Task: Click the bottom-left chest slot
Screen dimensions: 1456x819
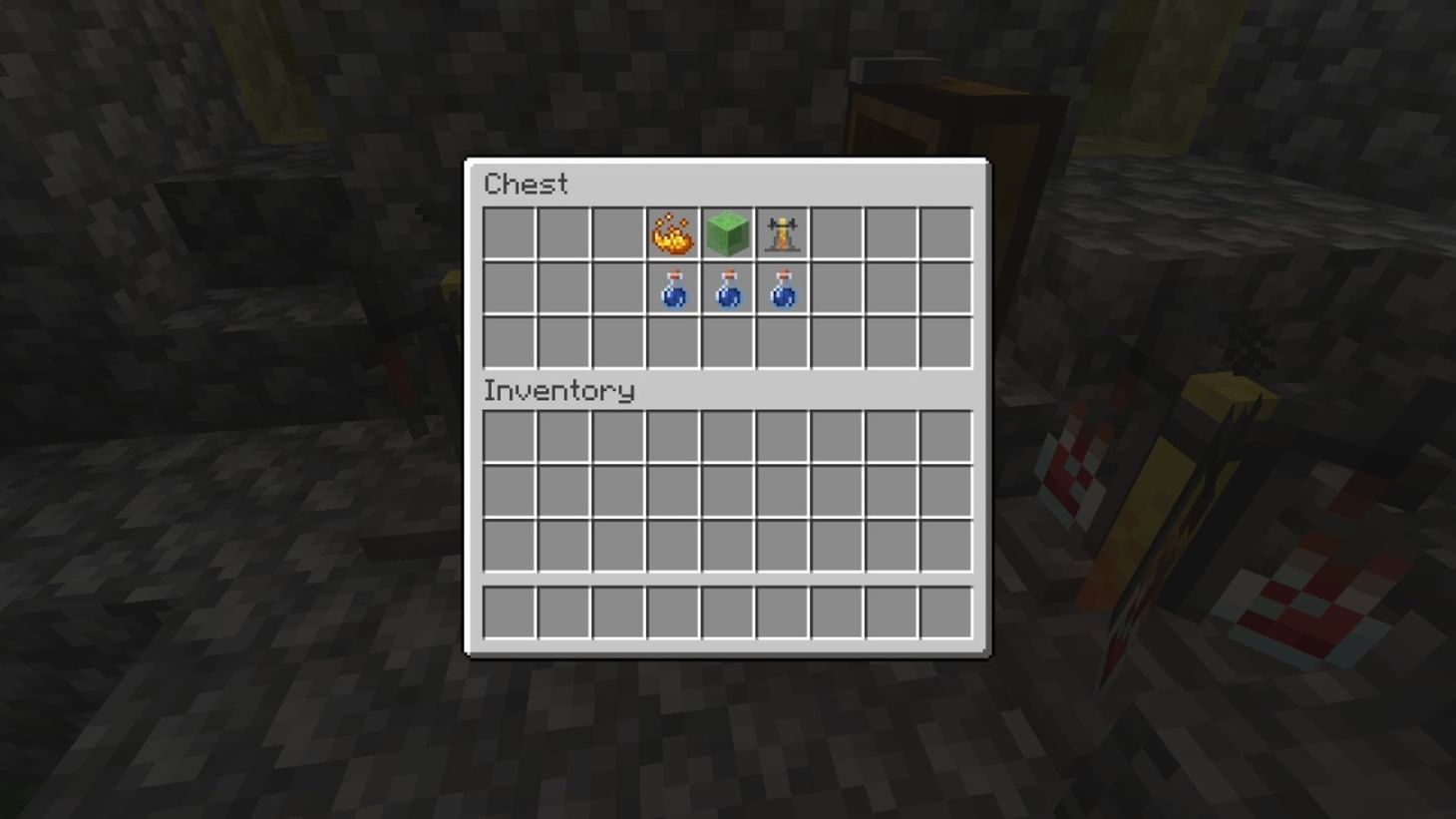Action: pyautogui.click(x=510, y=342)
